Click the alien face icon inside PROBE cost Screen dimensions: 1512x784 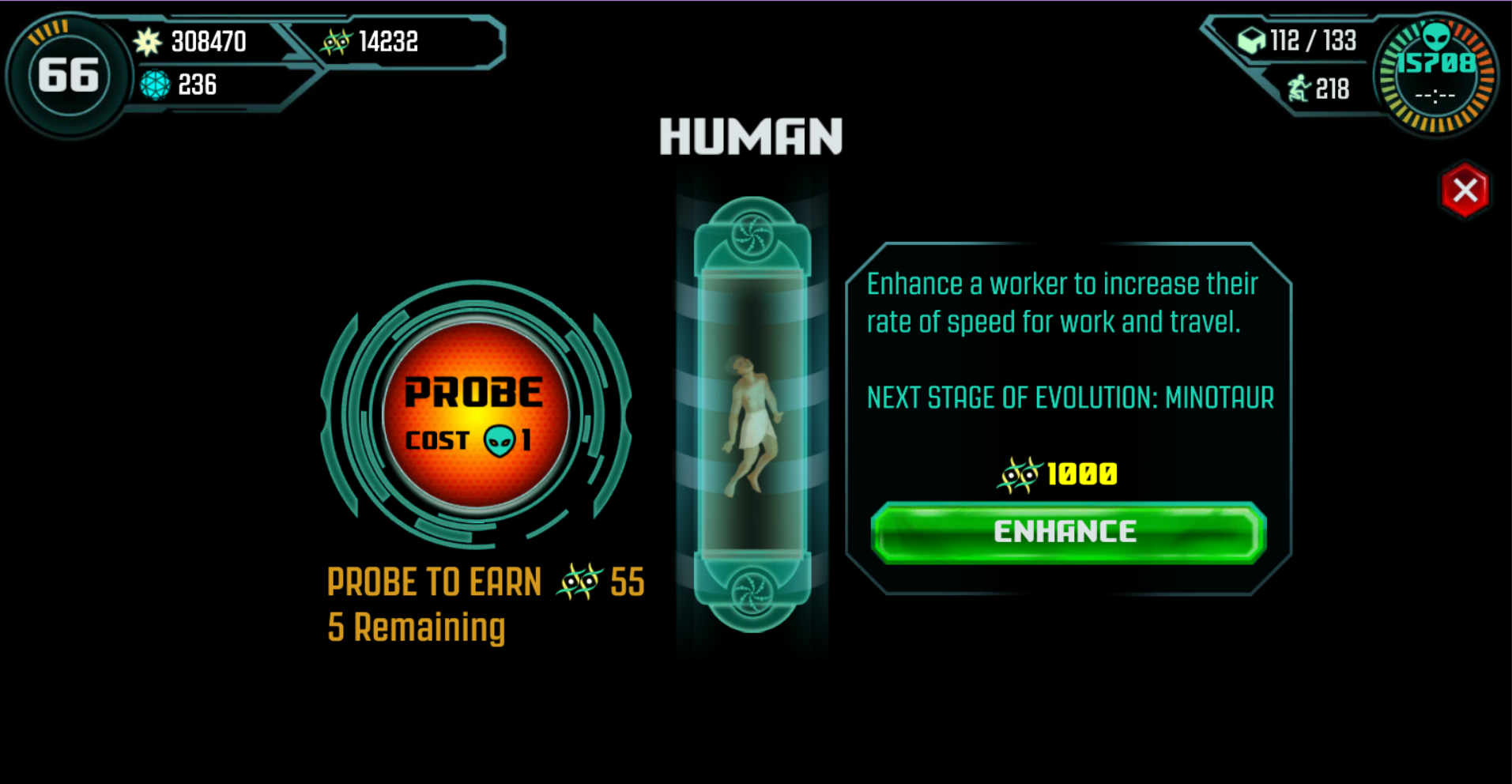click(499, 439)
